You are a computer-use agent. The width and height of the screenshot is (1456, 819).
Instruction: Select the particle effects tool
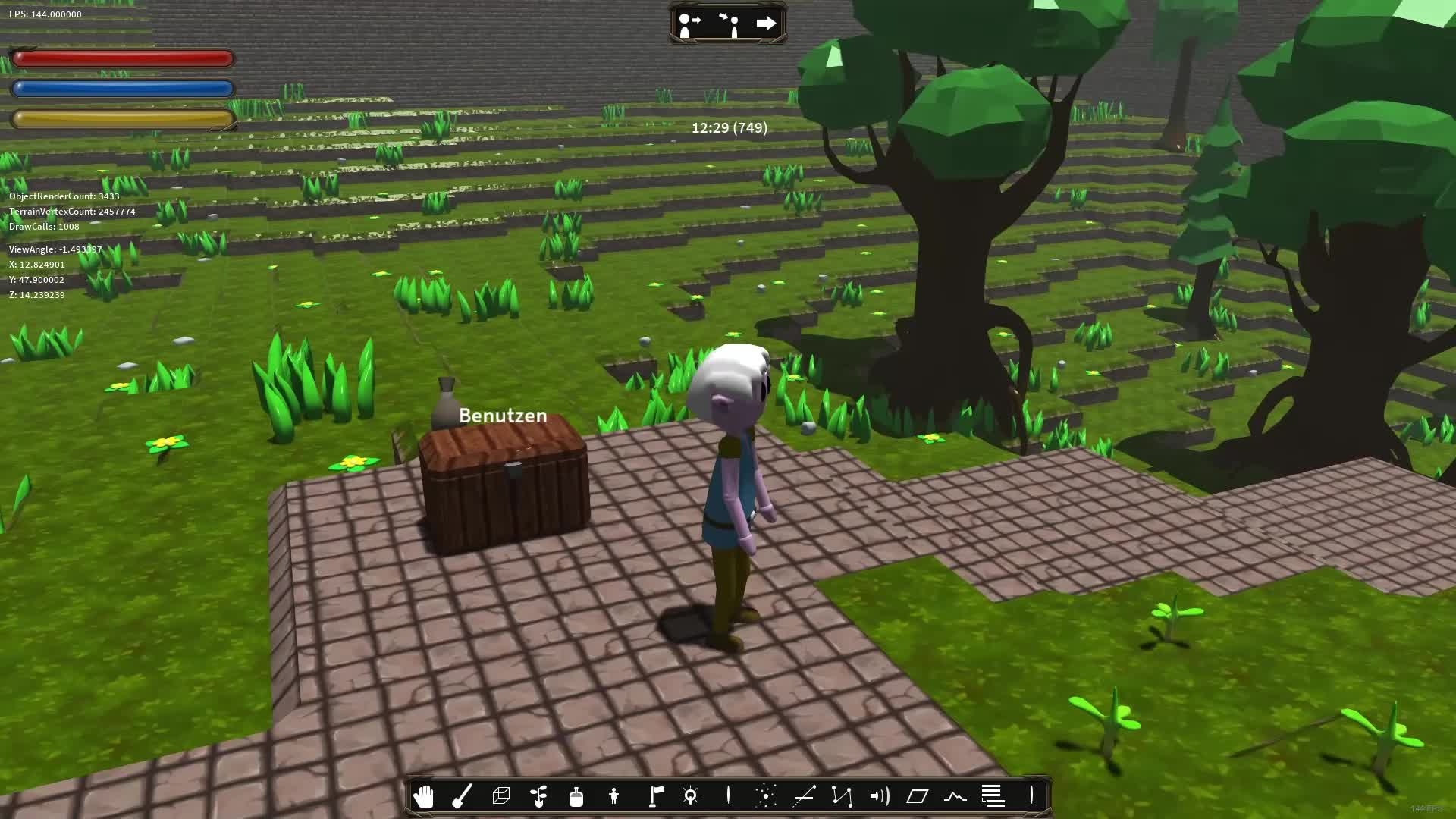767,795
